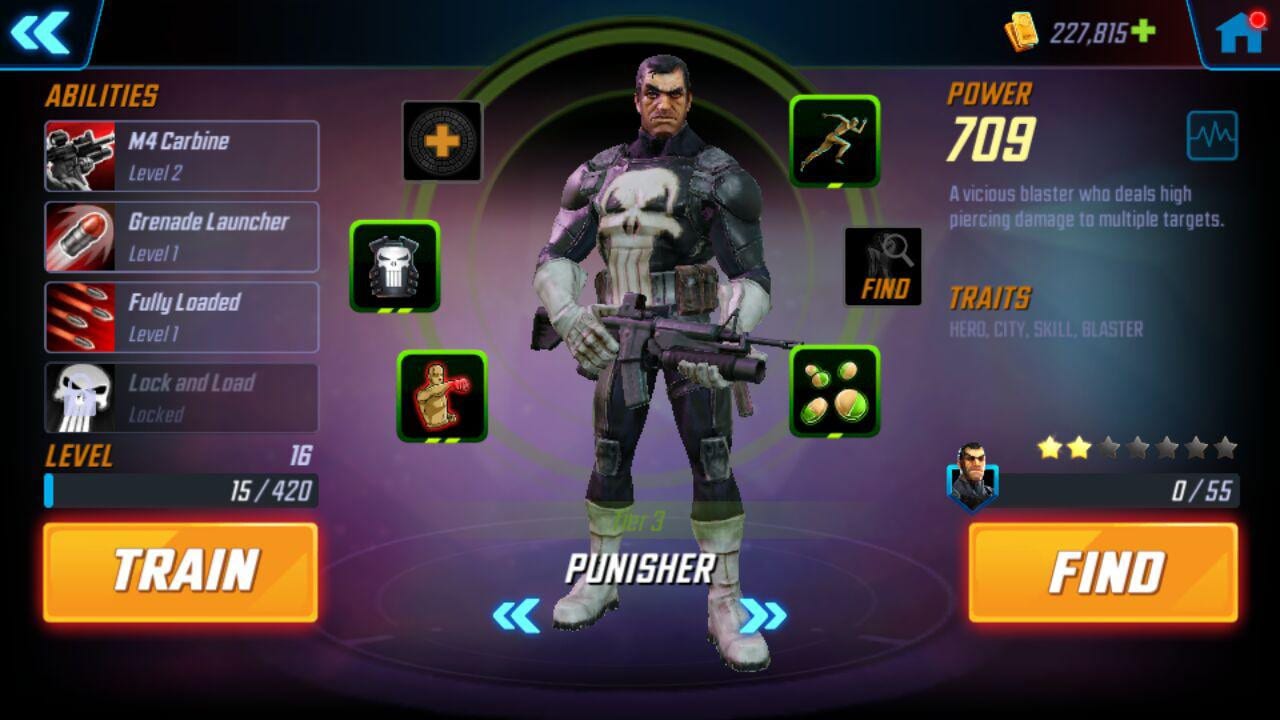Select the skull armor vest gear slot
This screenshot has height=720, width=1280.
(394, 266)
